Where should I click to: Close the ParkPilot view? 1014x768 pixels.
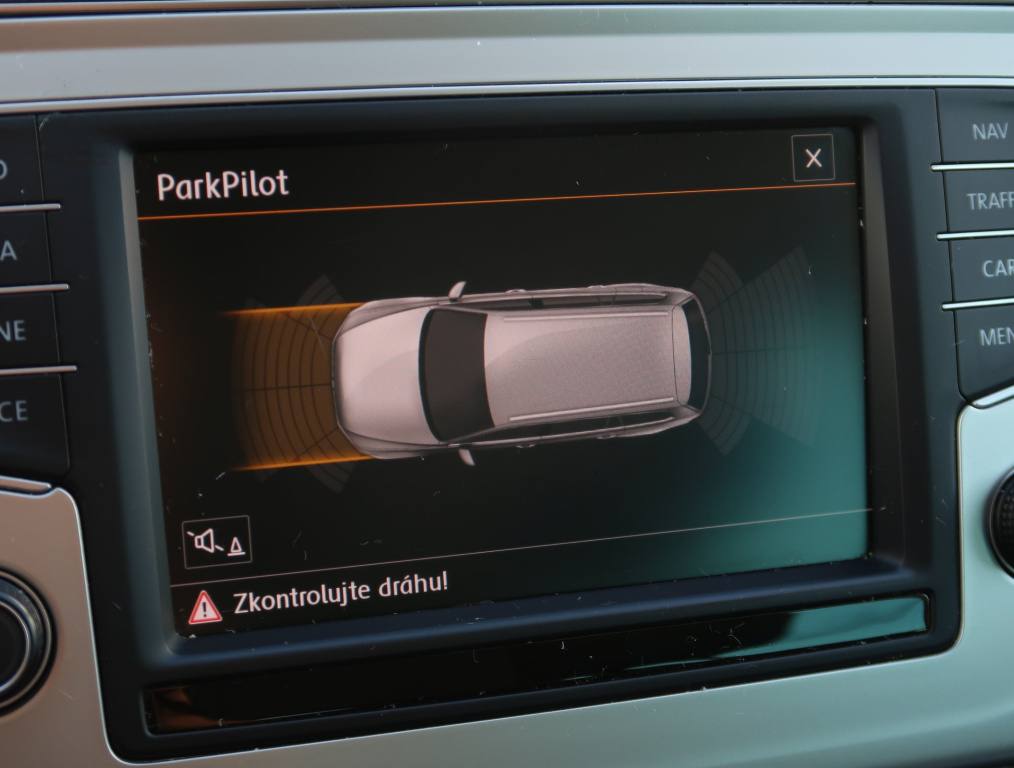coord(813,158)
